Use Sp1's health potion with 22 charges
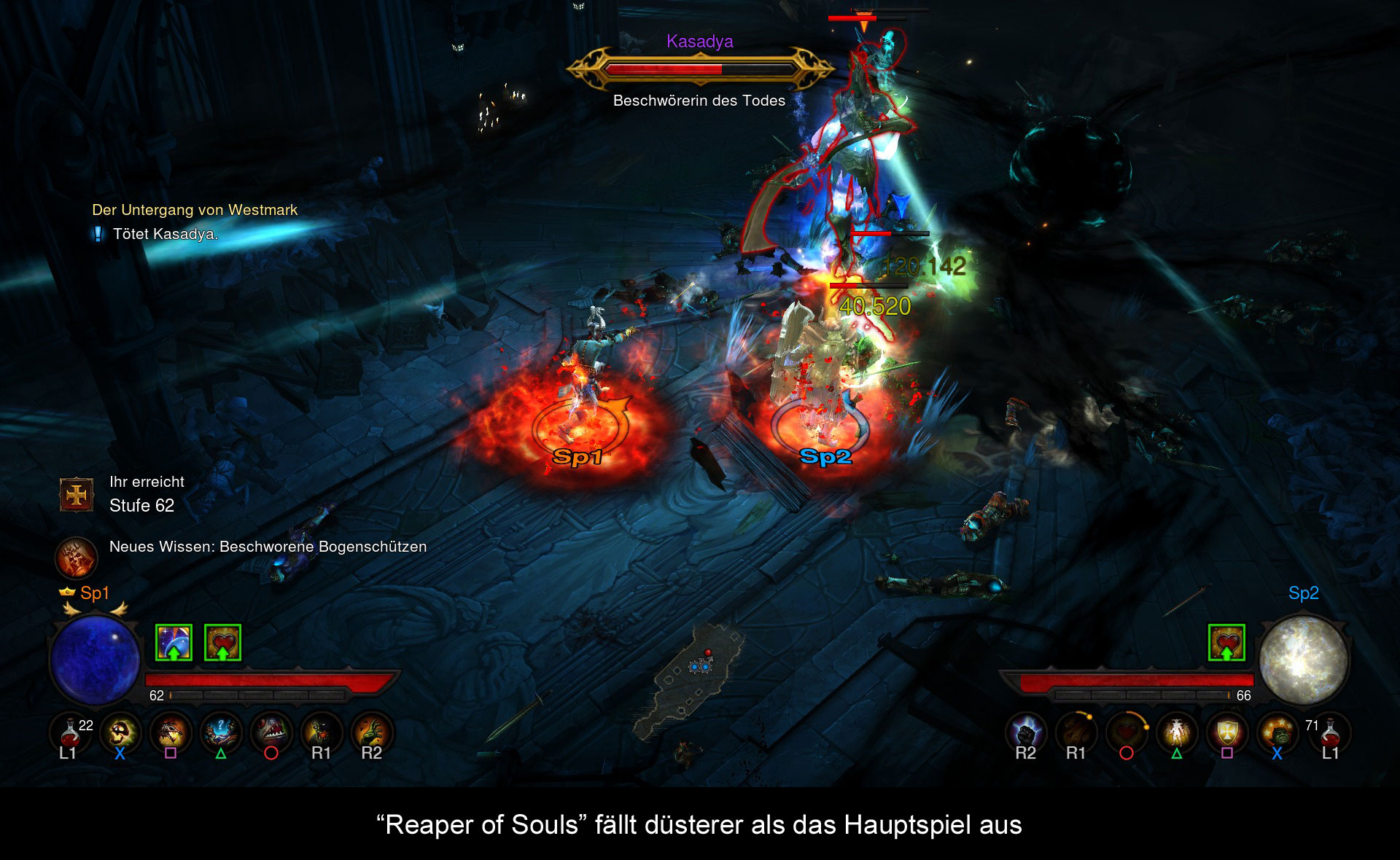This screenshot has height=860, width=1400. (70, 731)
